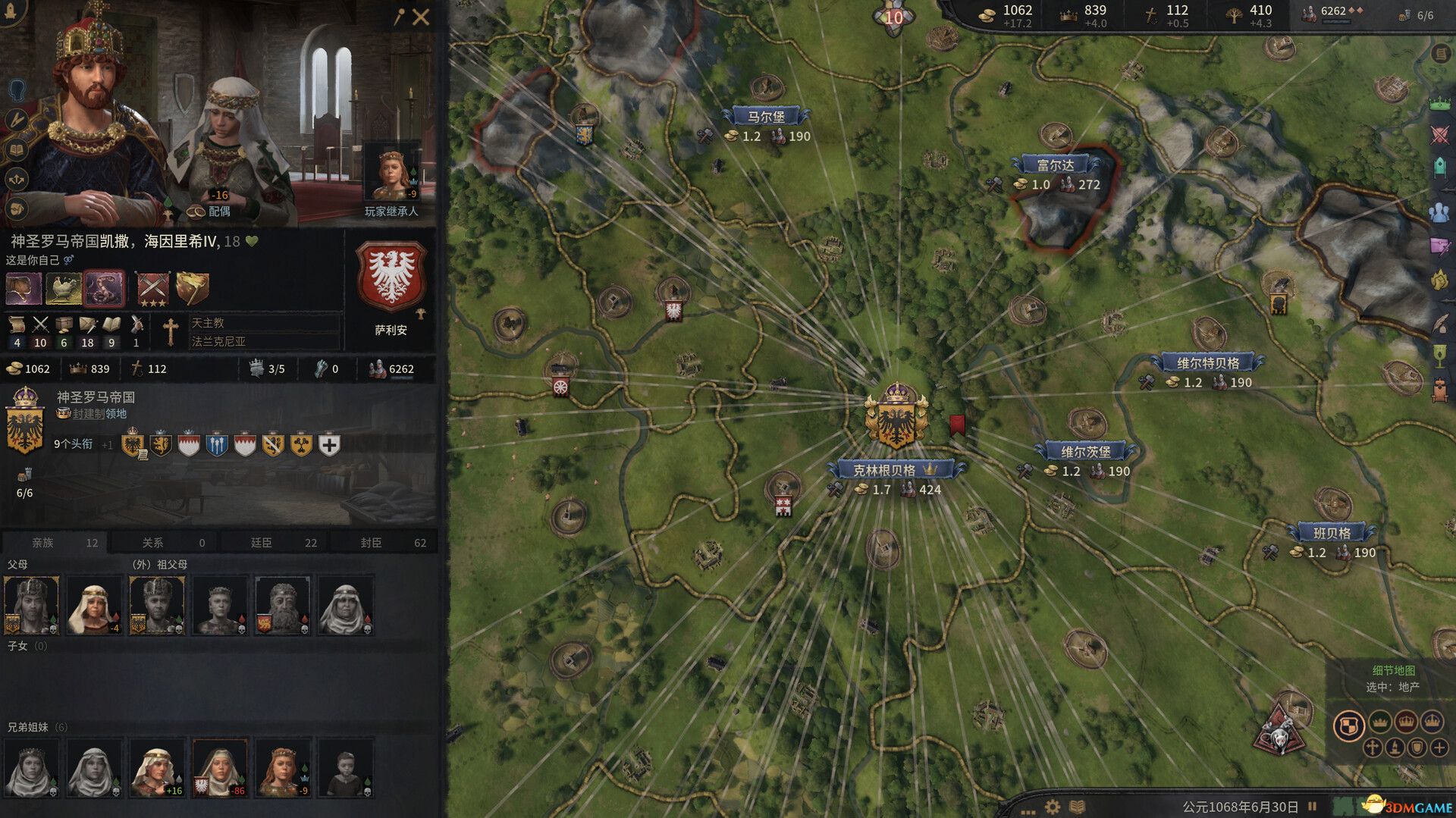Viewport: 1456px width, 818px height.
Task: Toggle the realms map mode shield icon
Action: (1349, 726)
